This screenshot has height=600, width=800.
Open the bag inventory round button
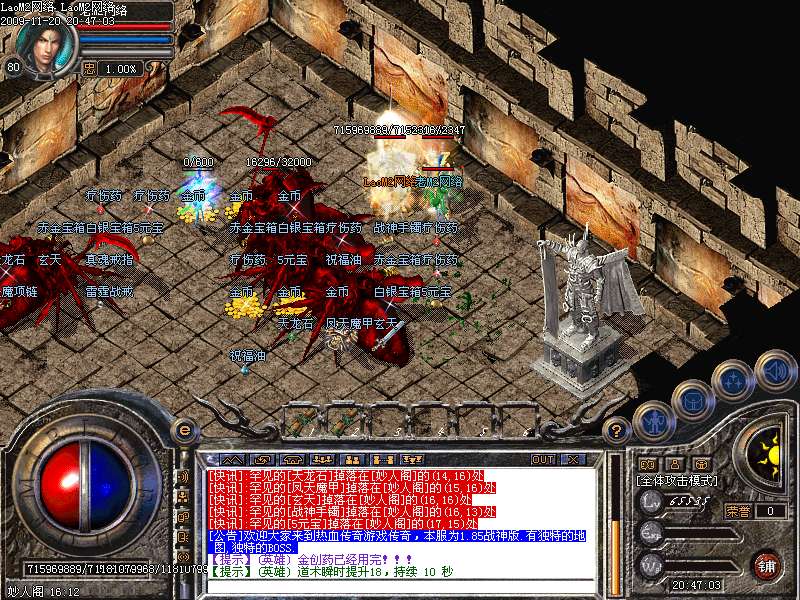click(692, 400)
